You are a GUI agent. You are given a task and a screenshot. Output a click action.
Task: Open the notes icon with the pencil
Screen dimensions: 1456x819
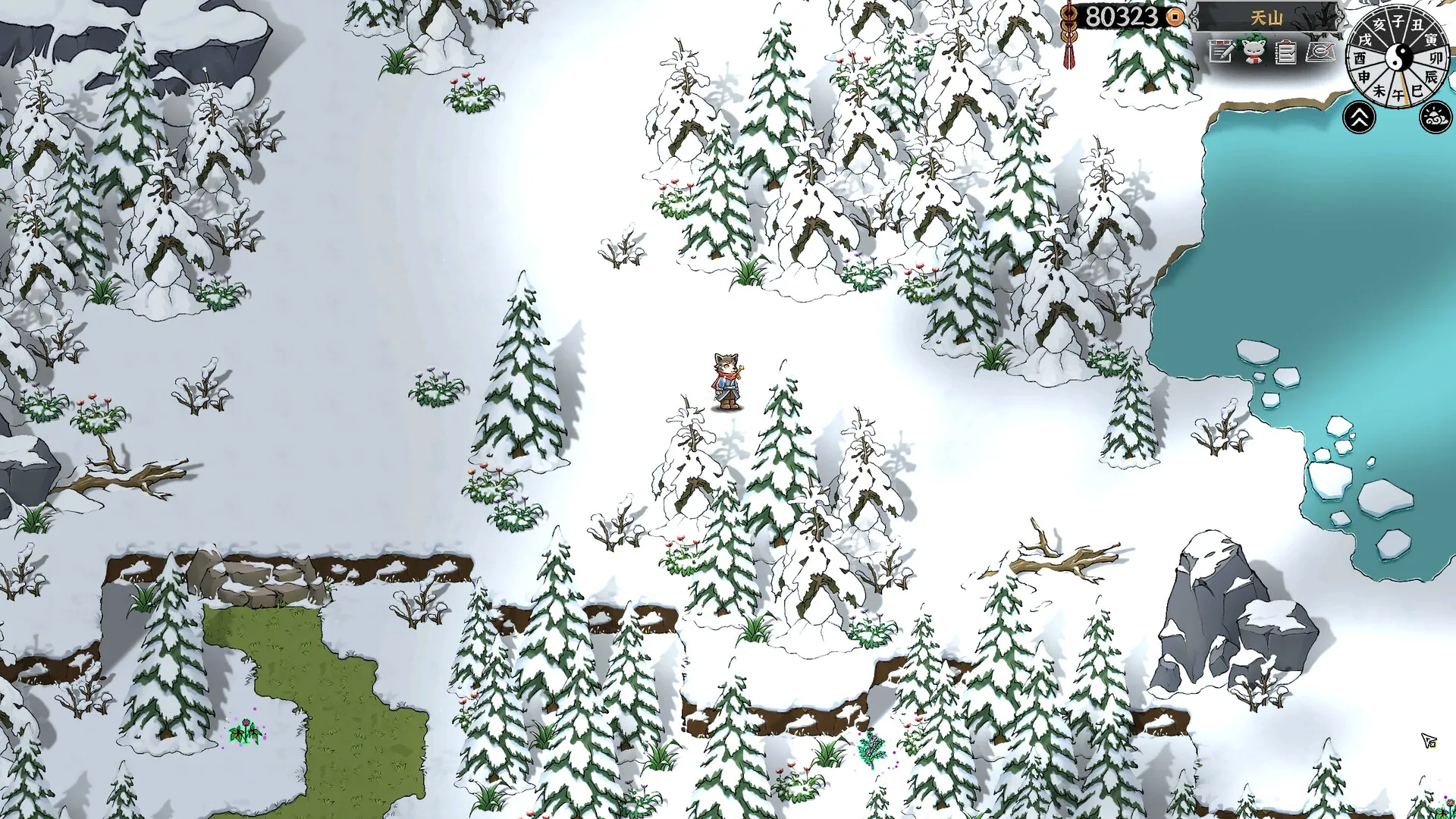(x=1221, y=52)
